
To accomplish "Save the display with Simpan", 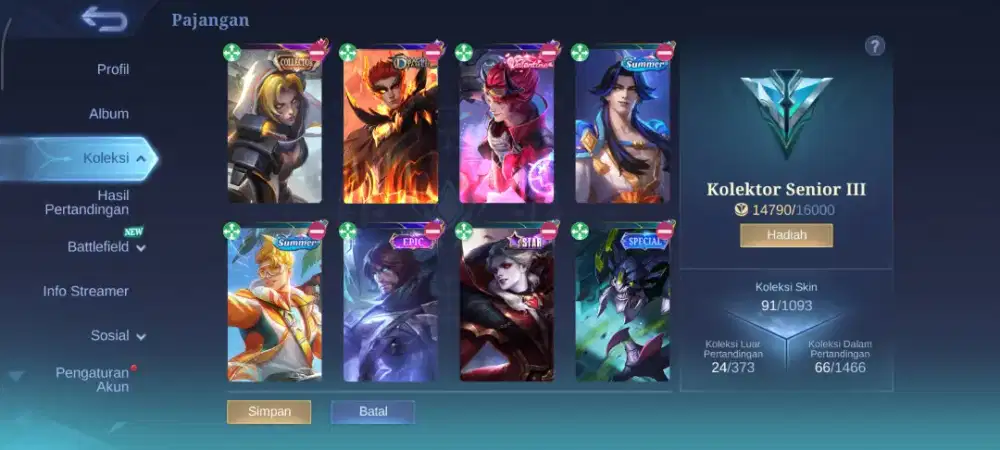I will [269, 412].
